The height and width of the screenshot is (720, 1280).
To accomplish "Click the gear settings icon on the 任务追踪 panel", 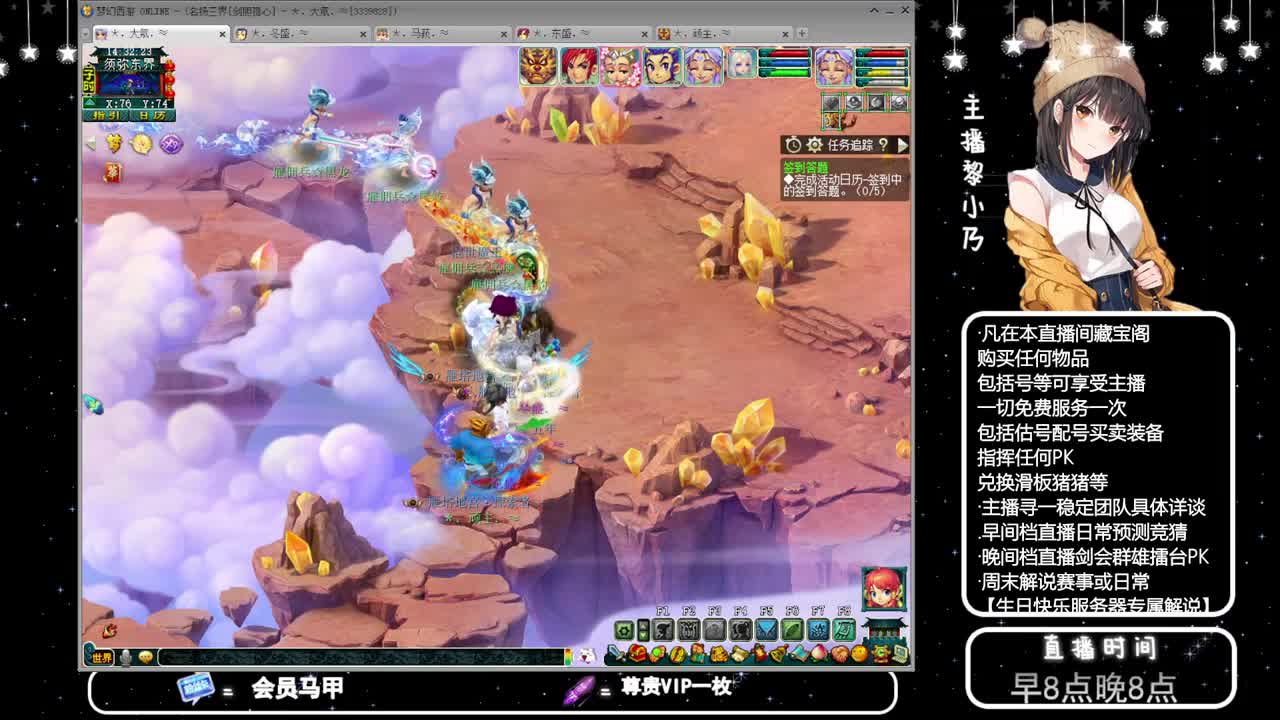I will tap(815, 144).
